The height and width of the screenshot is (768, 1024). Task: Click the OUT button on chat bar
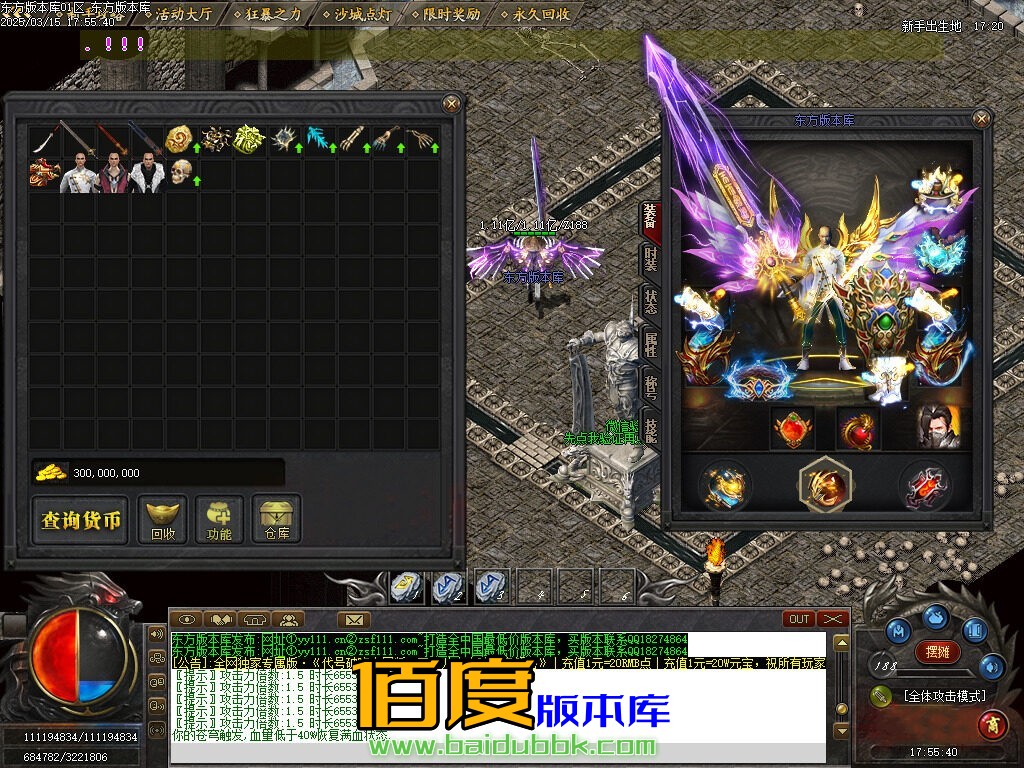point(800,619)
